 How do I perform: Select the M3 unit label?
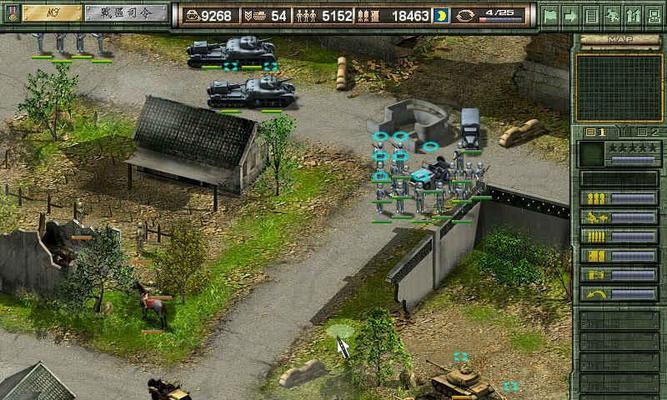(52, 13)
